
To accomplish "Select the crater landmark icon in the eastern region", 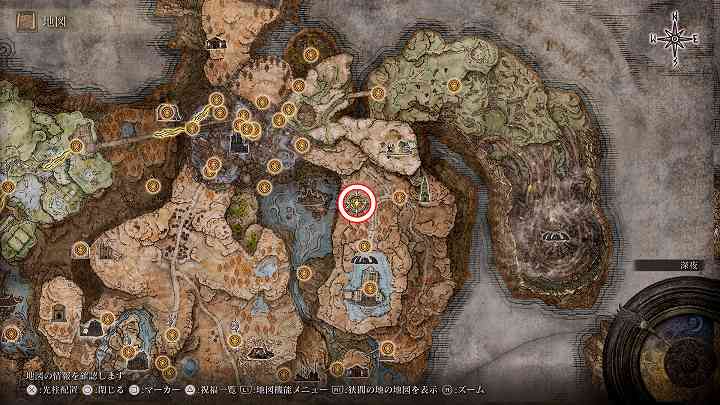I will tap(552, 237).
